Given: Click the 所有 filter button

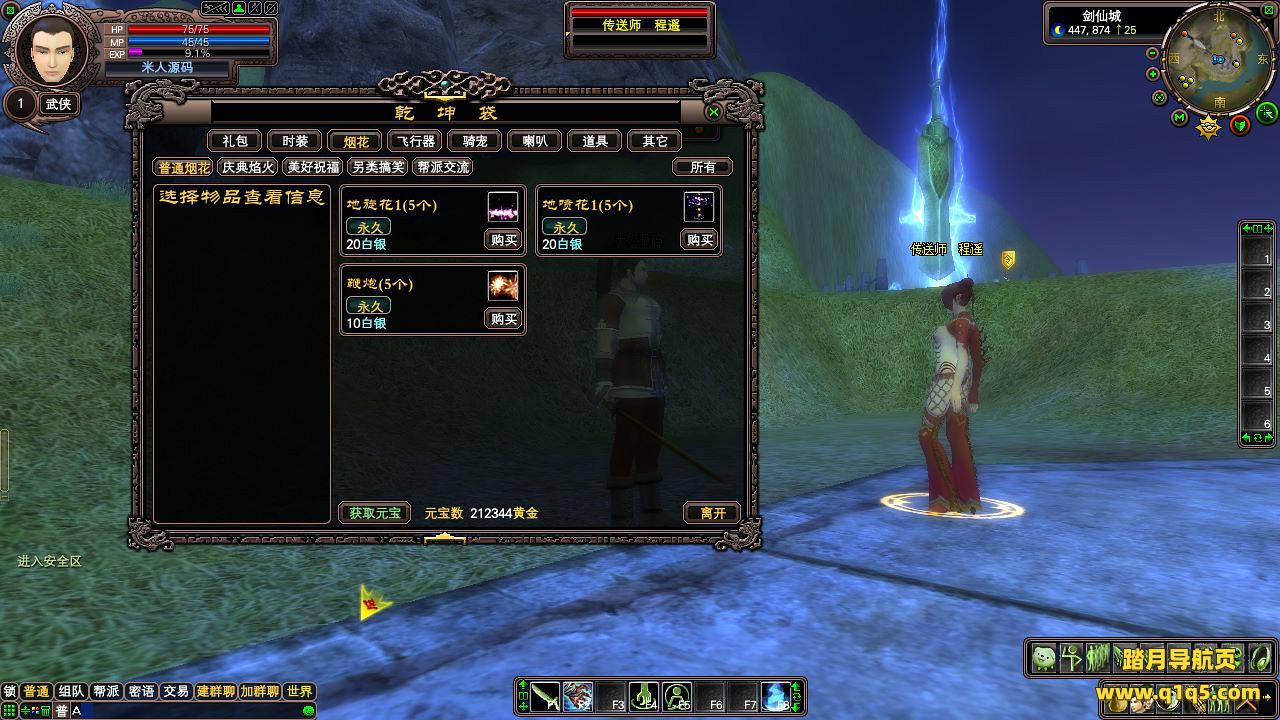Looking at the screenshot, I should tap(703, 168).
